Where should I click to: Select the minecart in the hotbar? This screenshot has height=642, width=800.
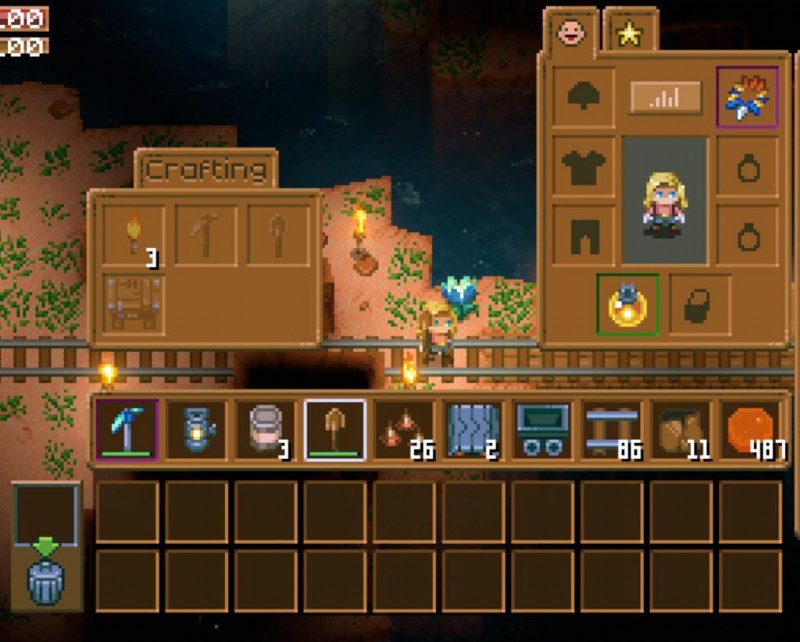click(x=543, y=431)
